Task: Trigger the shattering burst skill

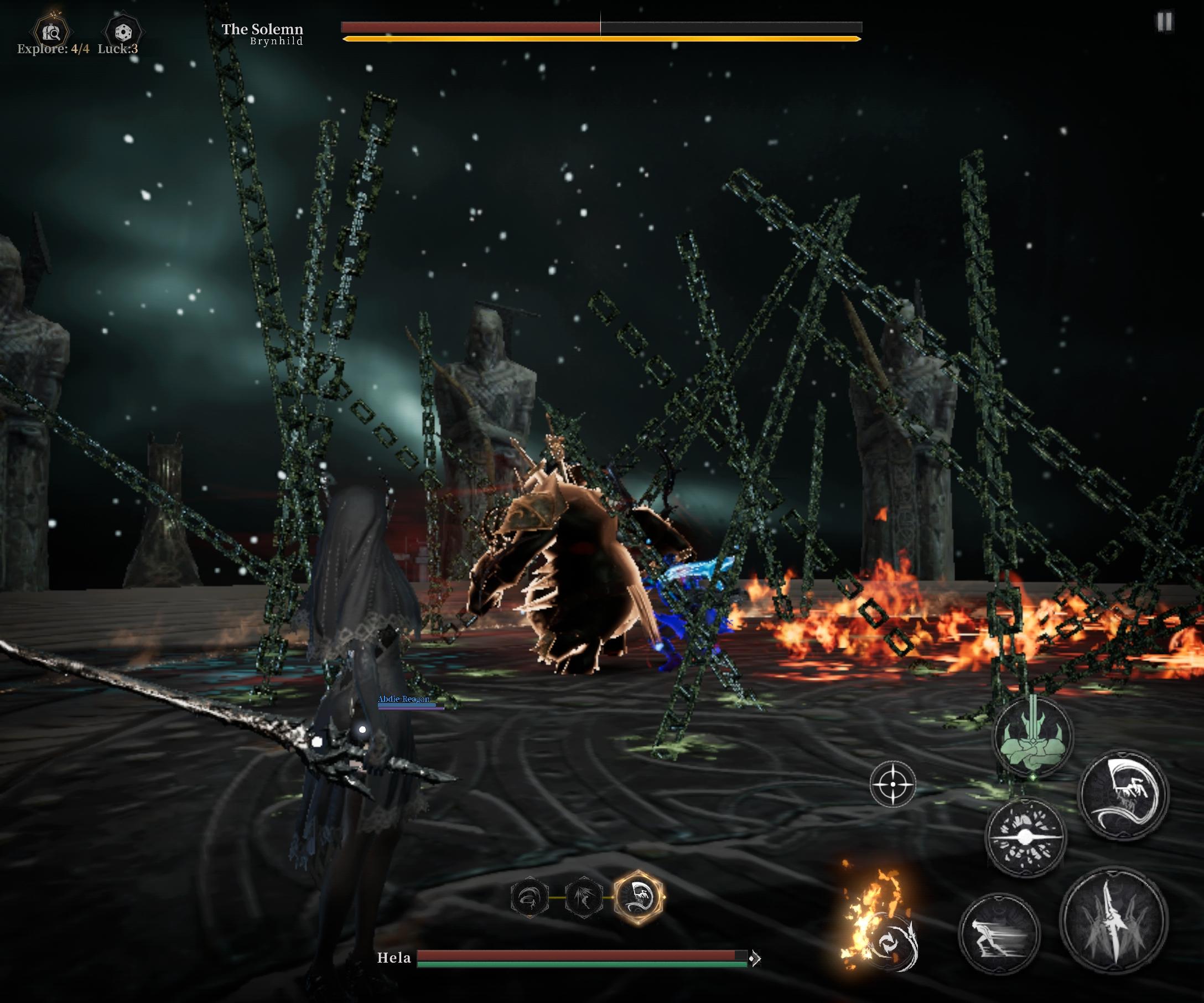Action: point(1025,837)
